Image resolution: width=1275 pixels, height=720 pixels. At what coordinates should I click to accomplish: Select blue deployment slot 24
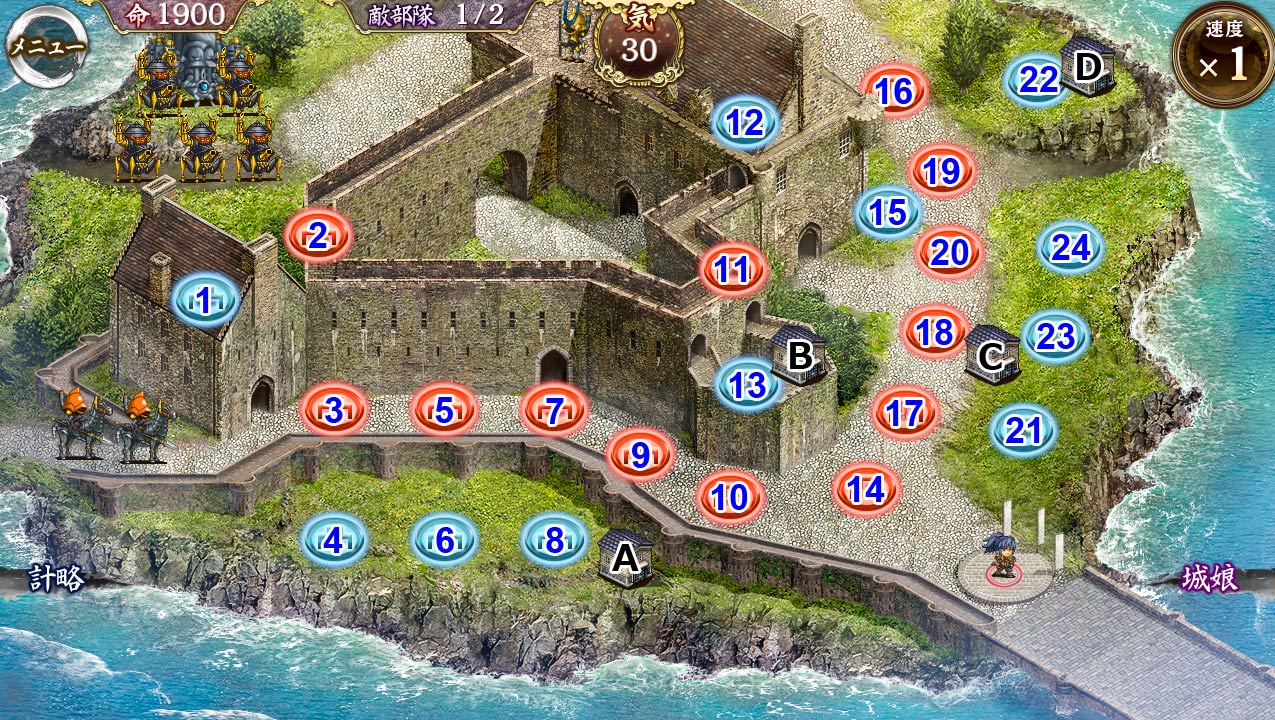click(x=1070, y=248)
